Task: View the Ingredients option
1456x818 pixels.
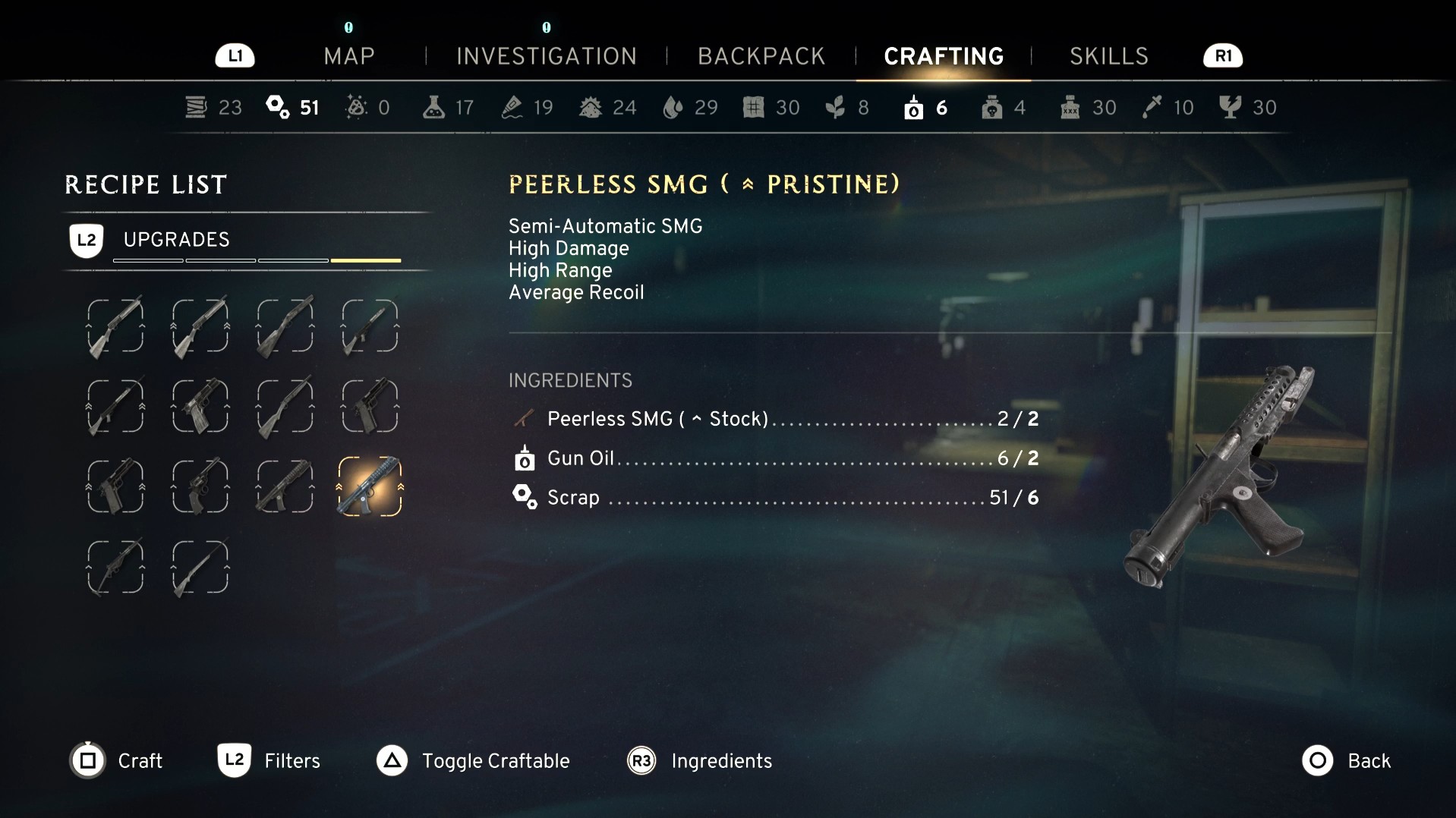Action: pos(699,760)
